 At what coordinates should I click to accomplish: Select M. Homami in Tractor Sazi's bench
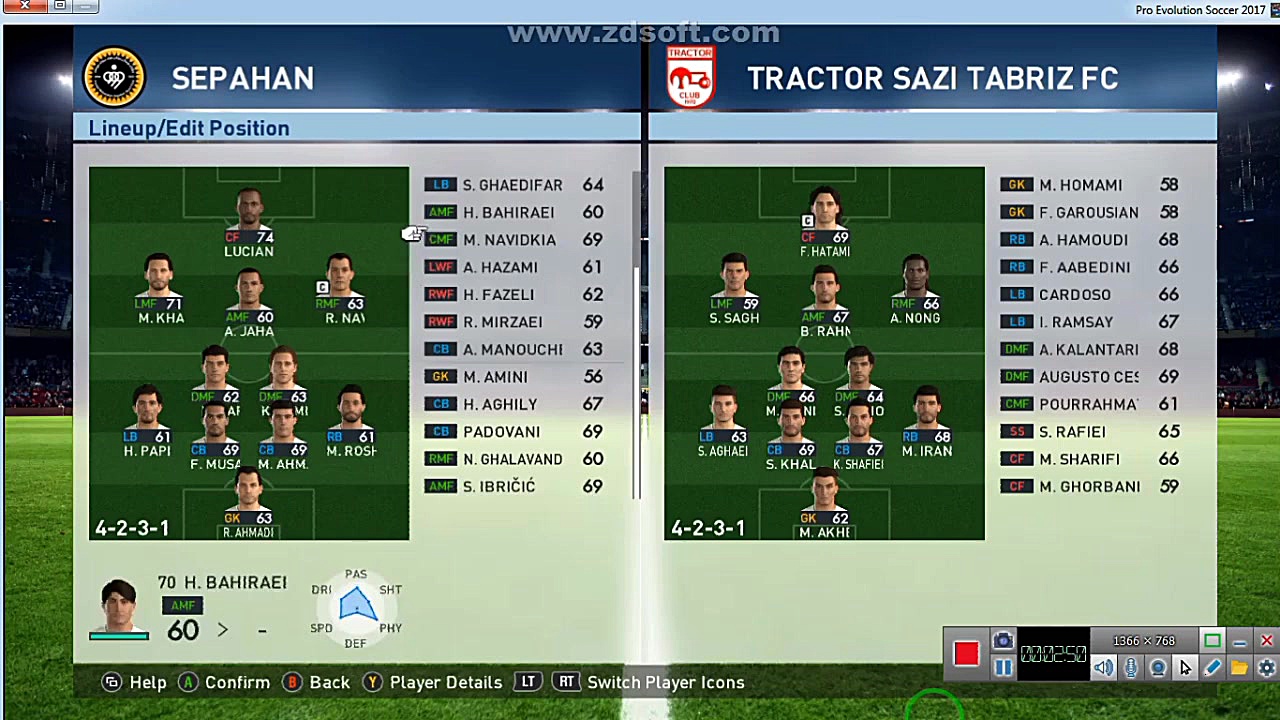(1080, 185)
